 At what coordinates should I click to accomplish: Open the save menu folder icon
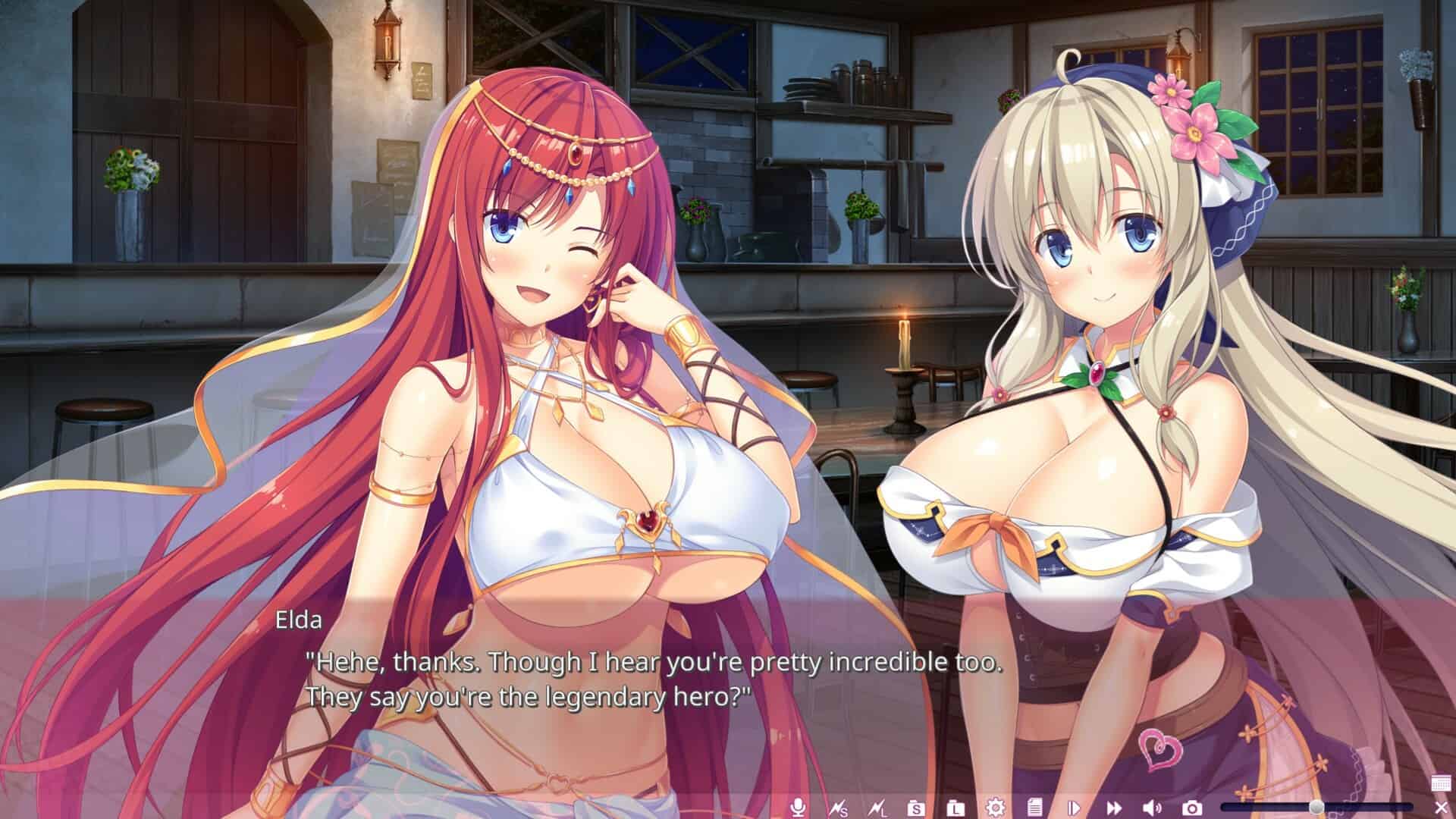916,808
